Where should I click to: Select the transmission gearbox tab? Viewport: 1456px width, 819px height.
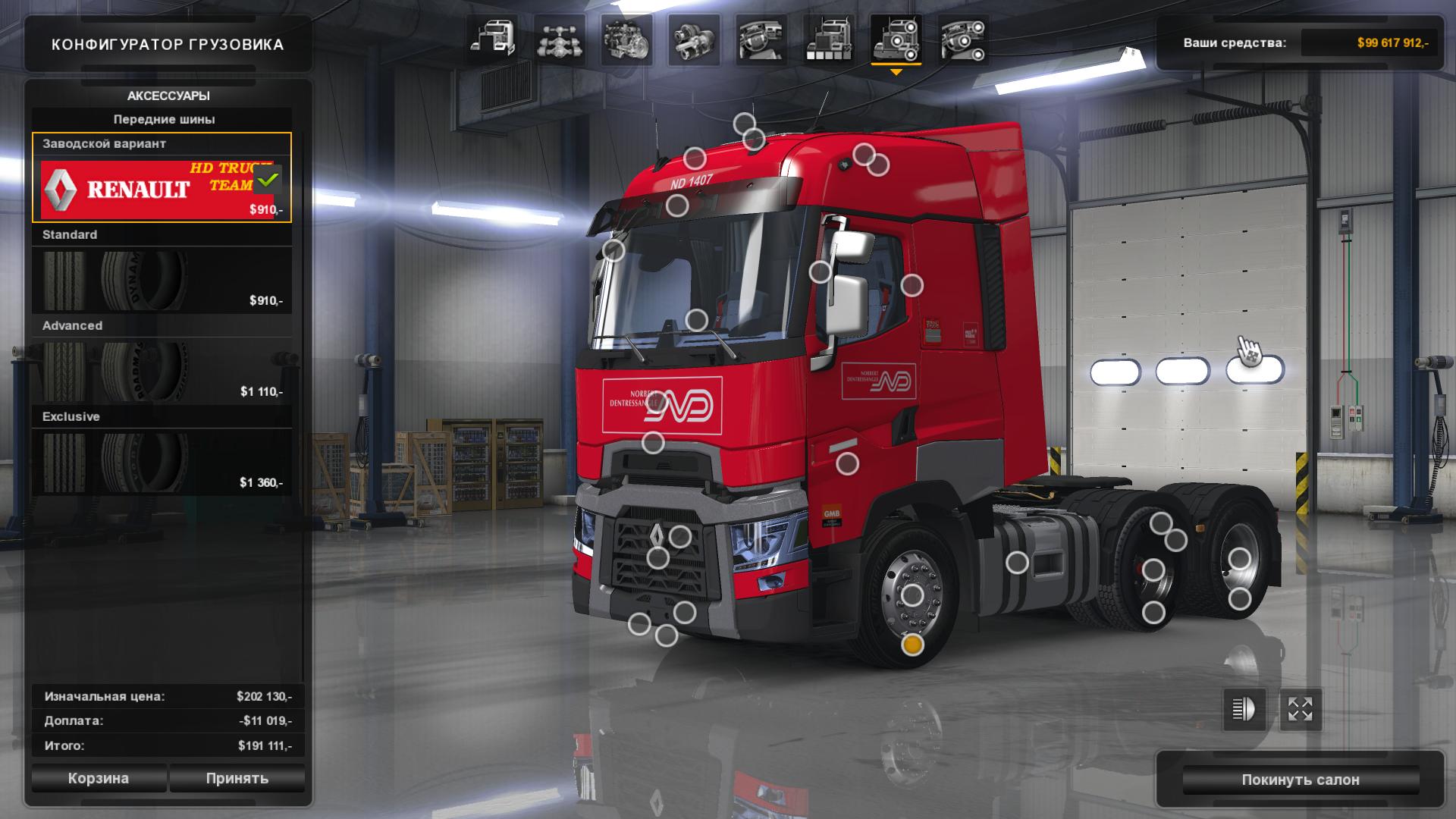tap(694, 39)
